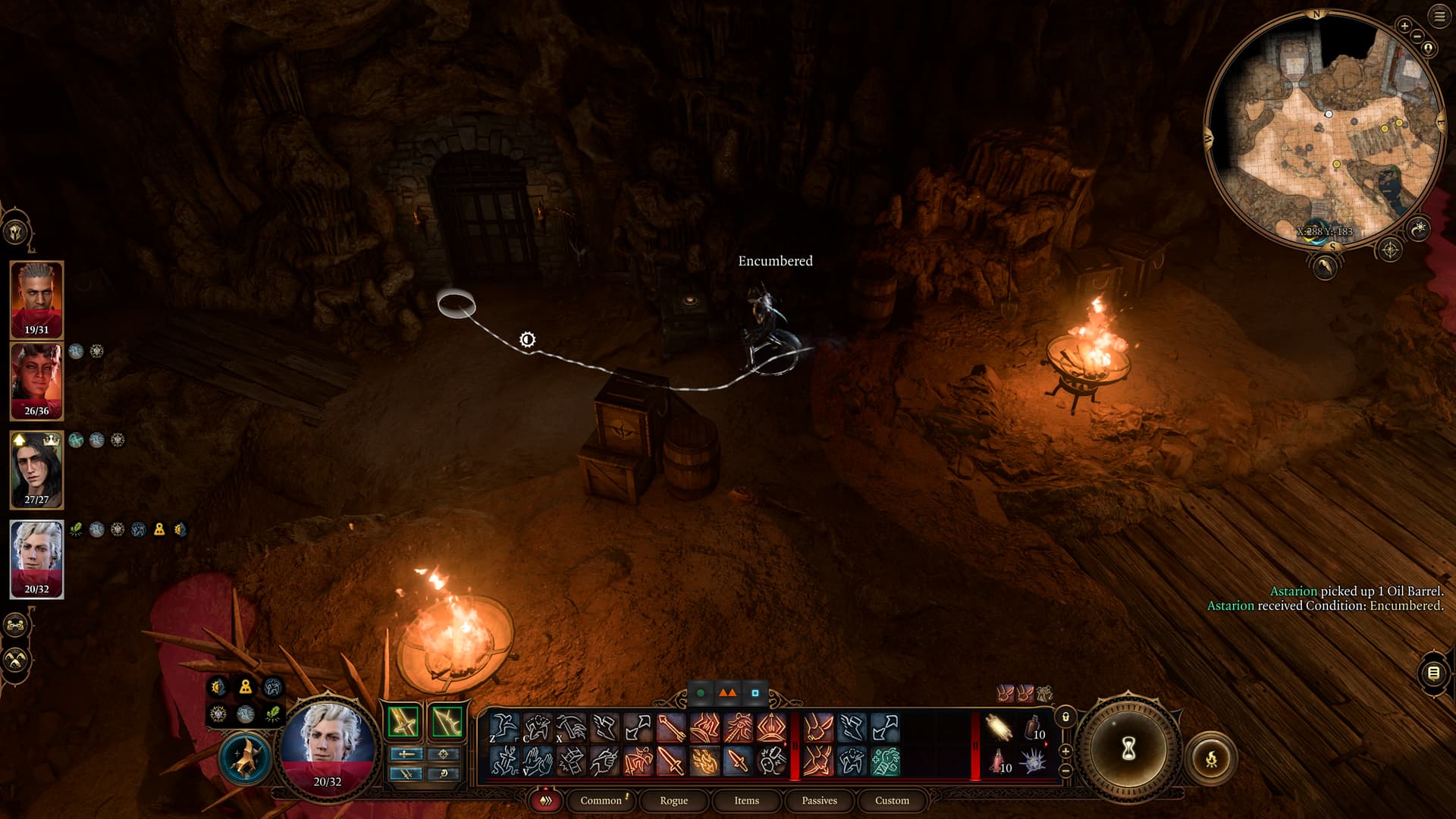
Task: Select the Items hotbar tab
Action: [x=746, y=800]
